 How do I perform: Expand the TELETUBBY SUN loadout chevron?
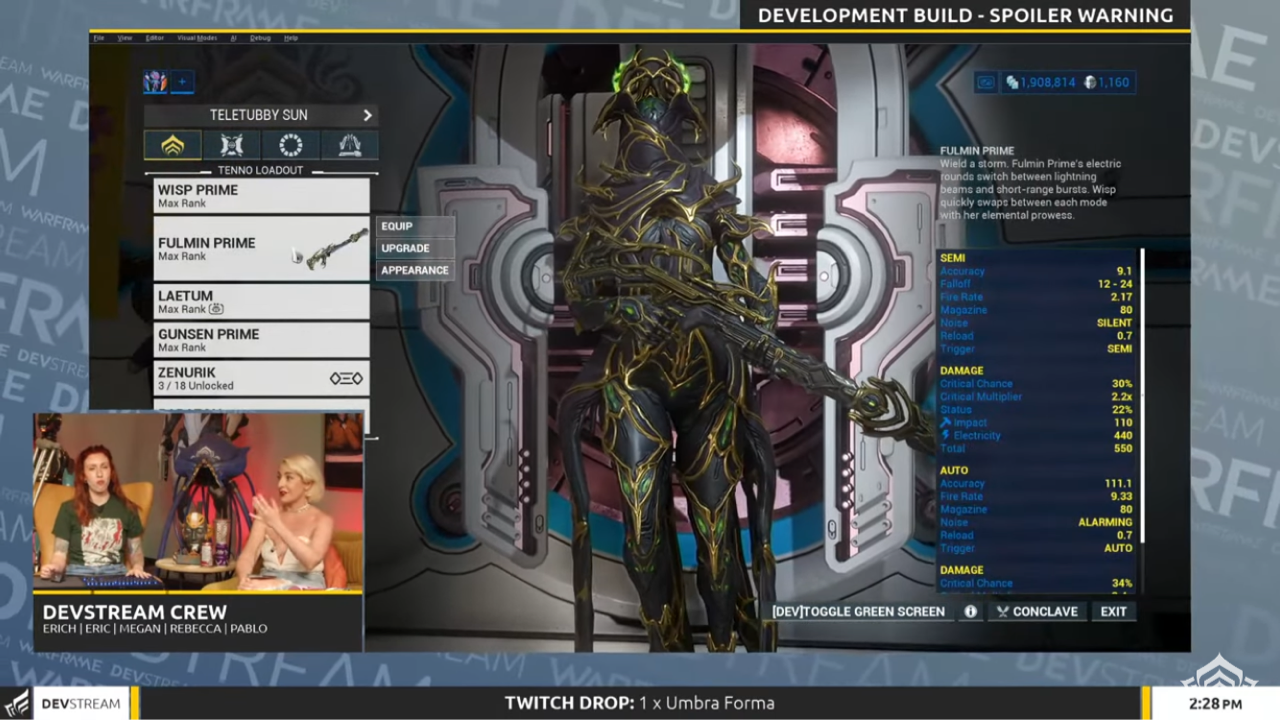[x=367, y=114]
